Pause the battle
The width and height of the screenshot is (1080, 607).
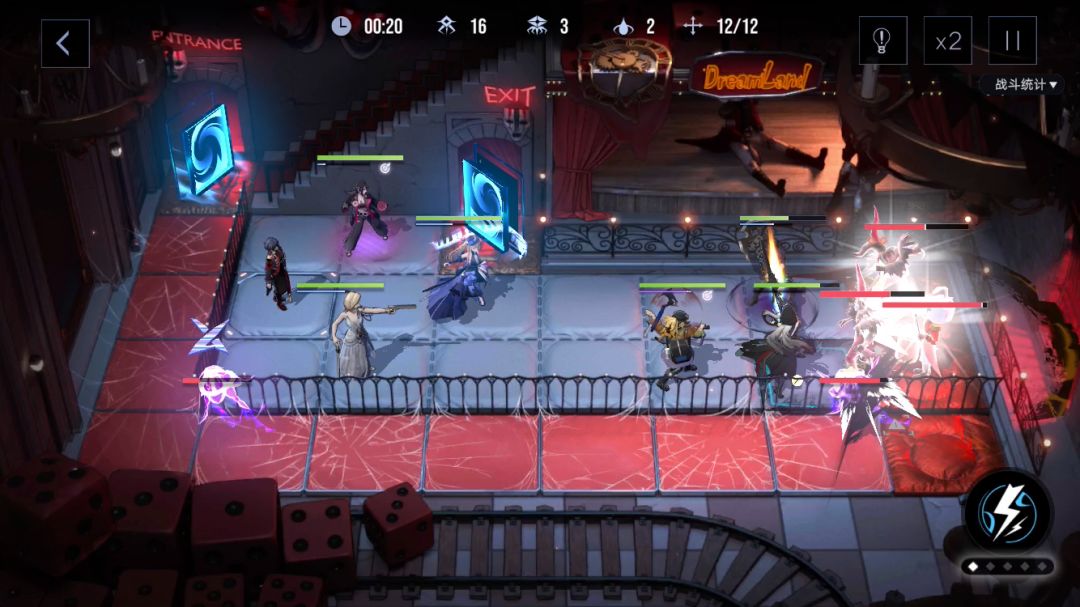(x=1012, y=41)
